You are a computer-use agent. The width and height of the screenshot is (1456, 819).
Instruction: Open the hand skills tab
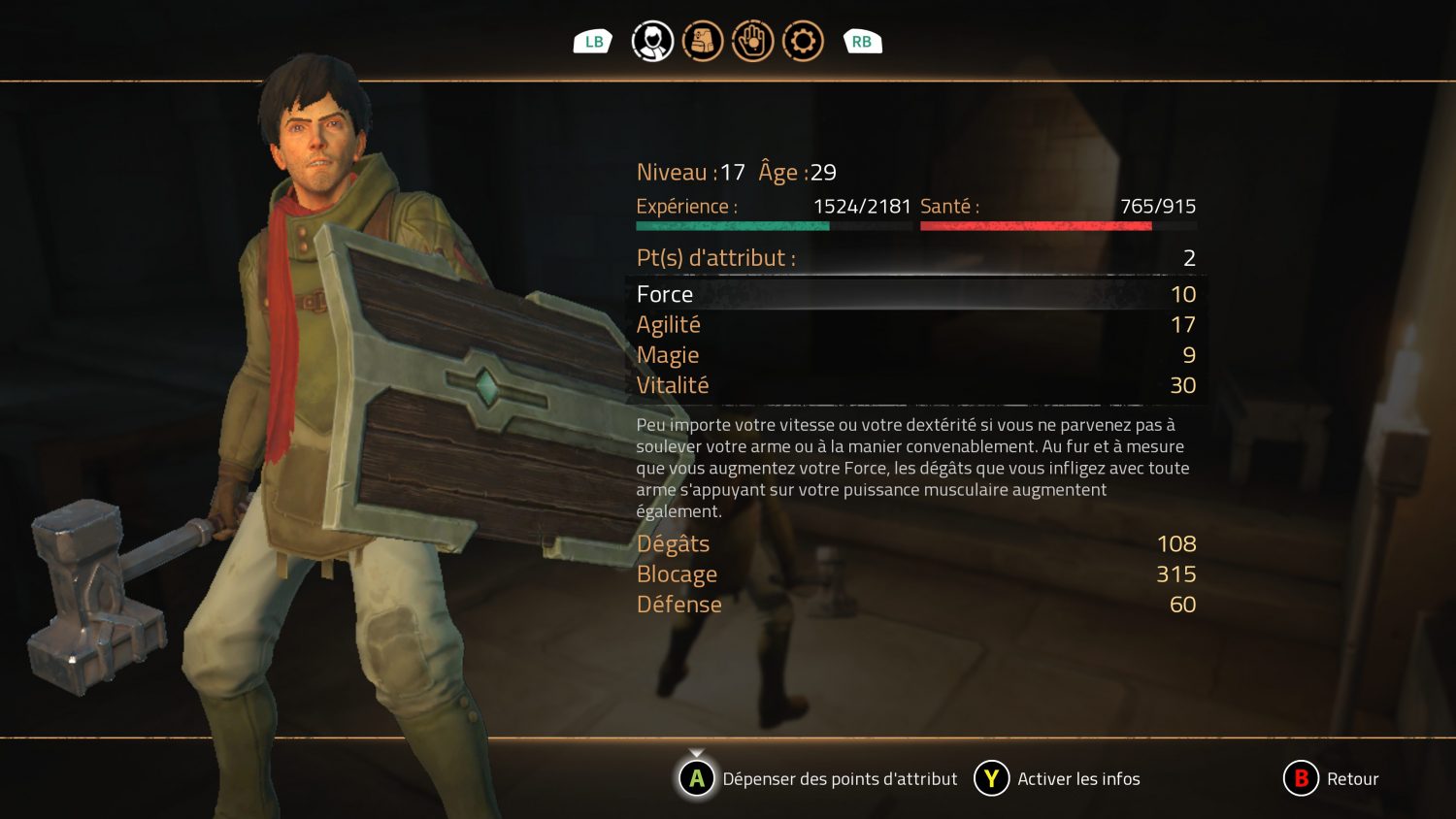[752, 42]
